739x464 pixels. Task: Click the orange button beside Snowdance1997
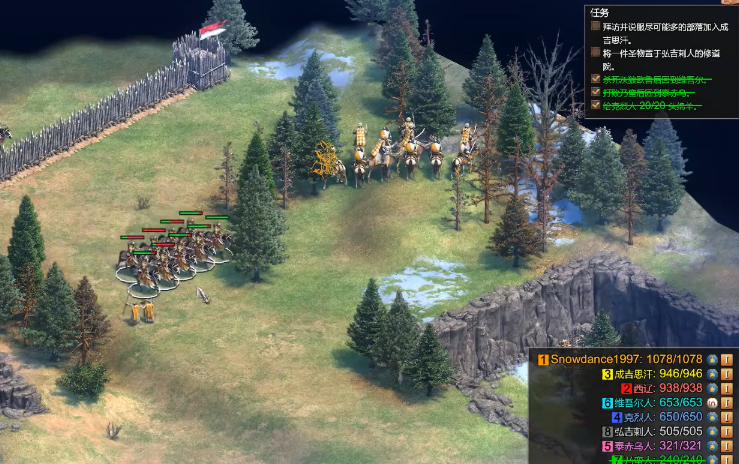pos(728,359)
